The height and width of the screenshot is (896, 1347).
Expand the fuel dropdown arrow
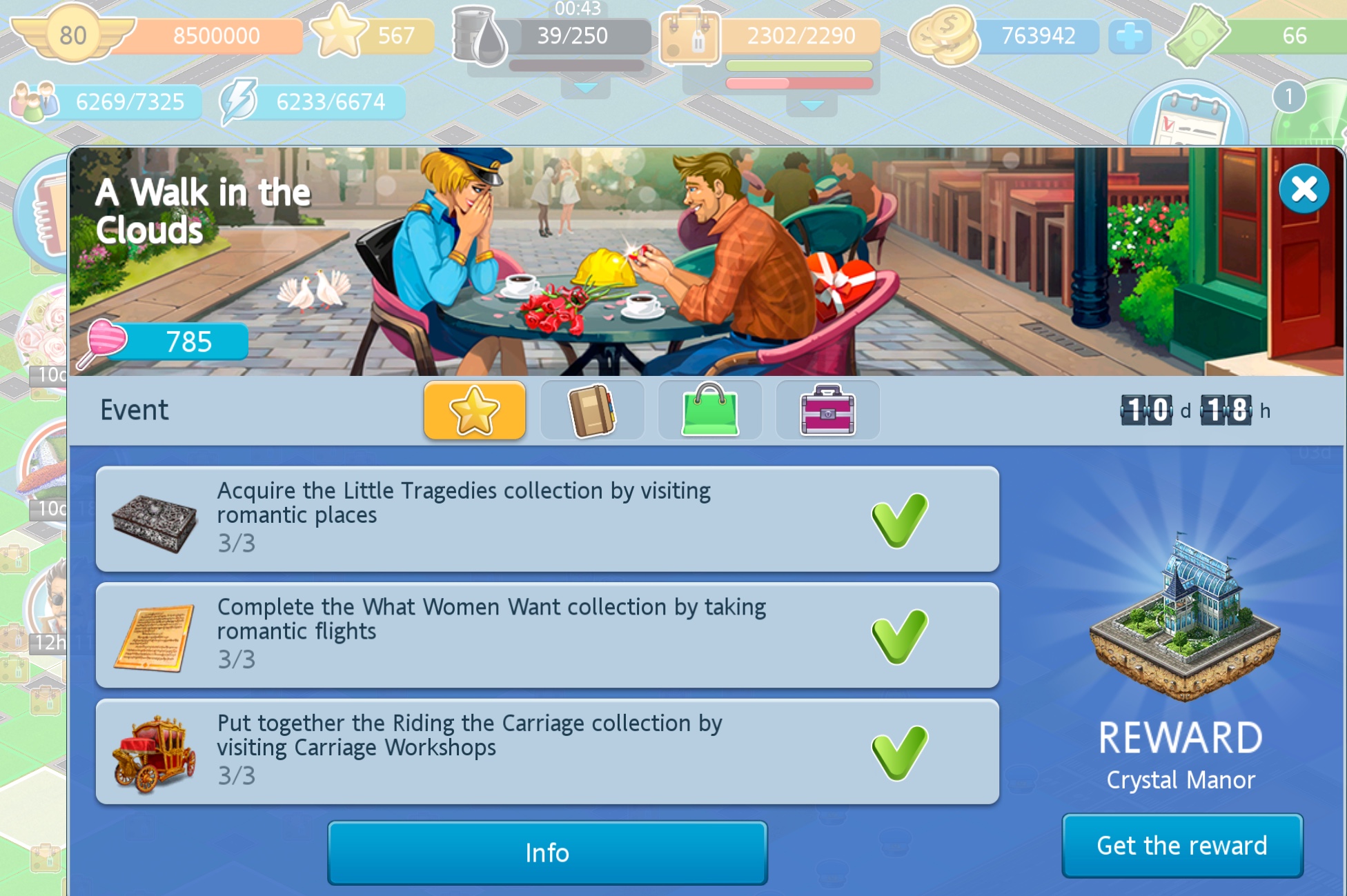585,88
